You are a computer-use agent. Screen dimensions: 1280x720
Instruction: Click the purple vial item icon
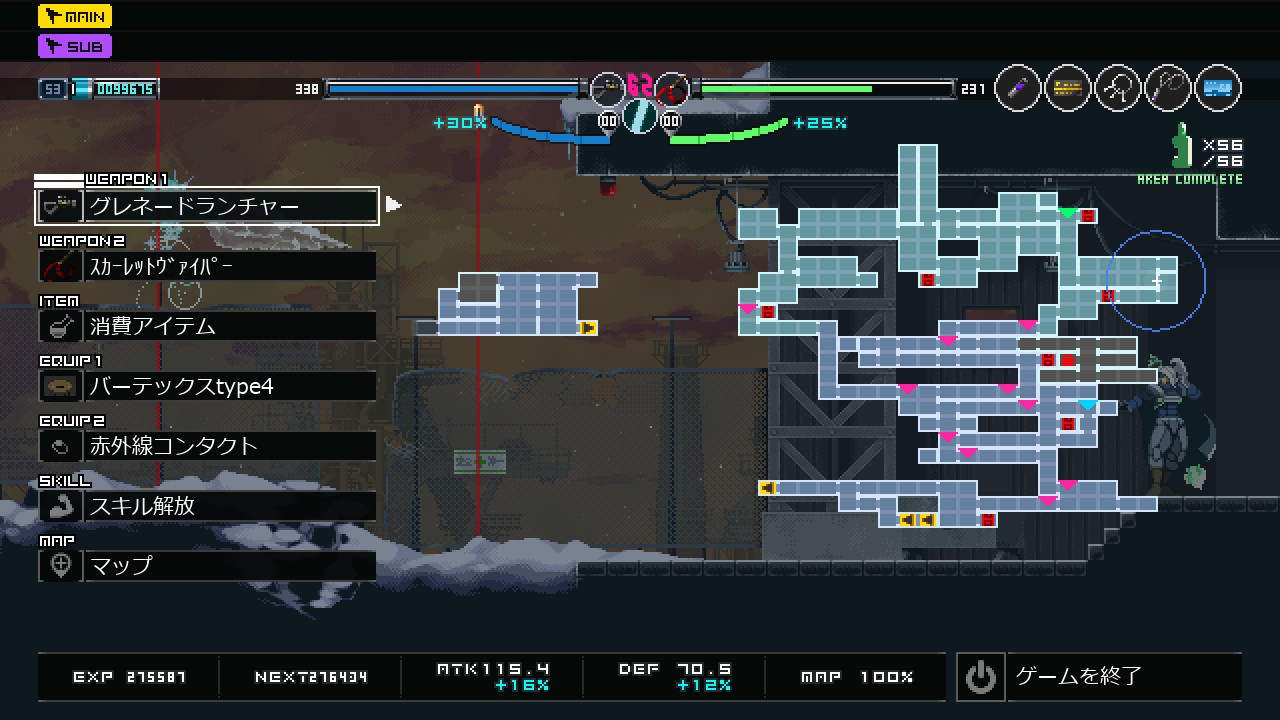(1018, 89)
